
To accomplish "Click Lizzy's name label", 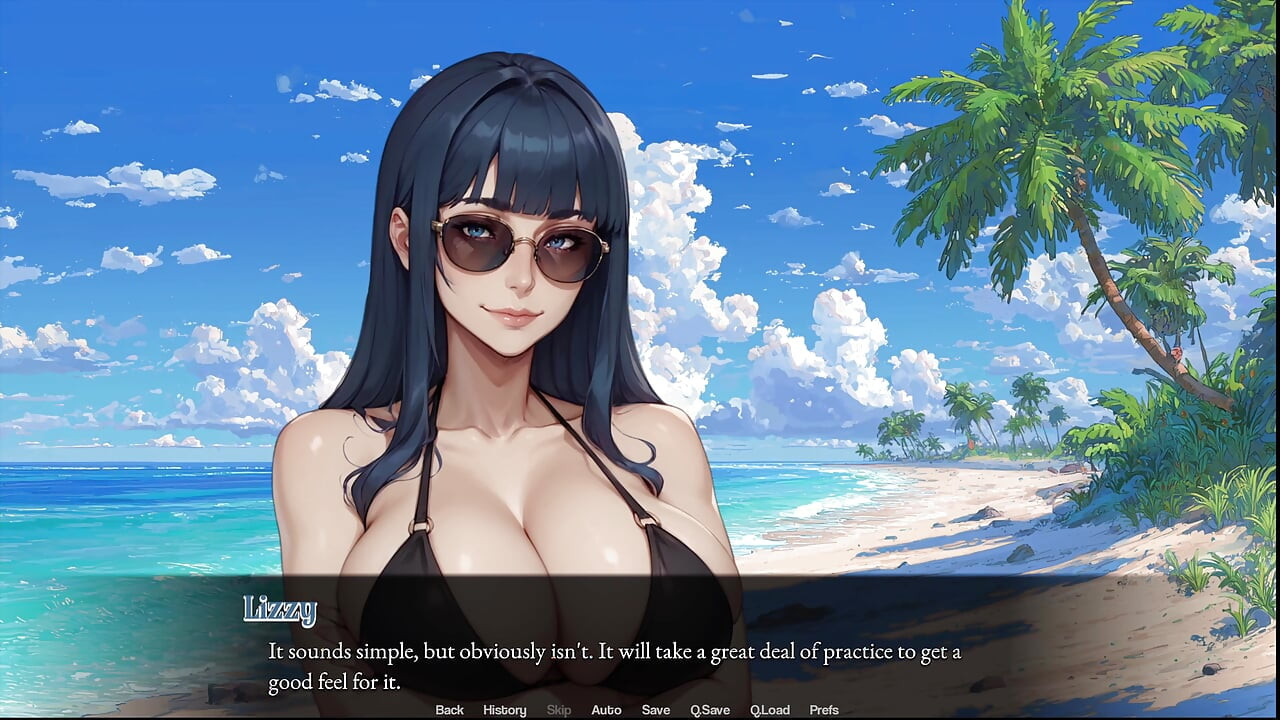I will point(281,608).
